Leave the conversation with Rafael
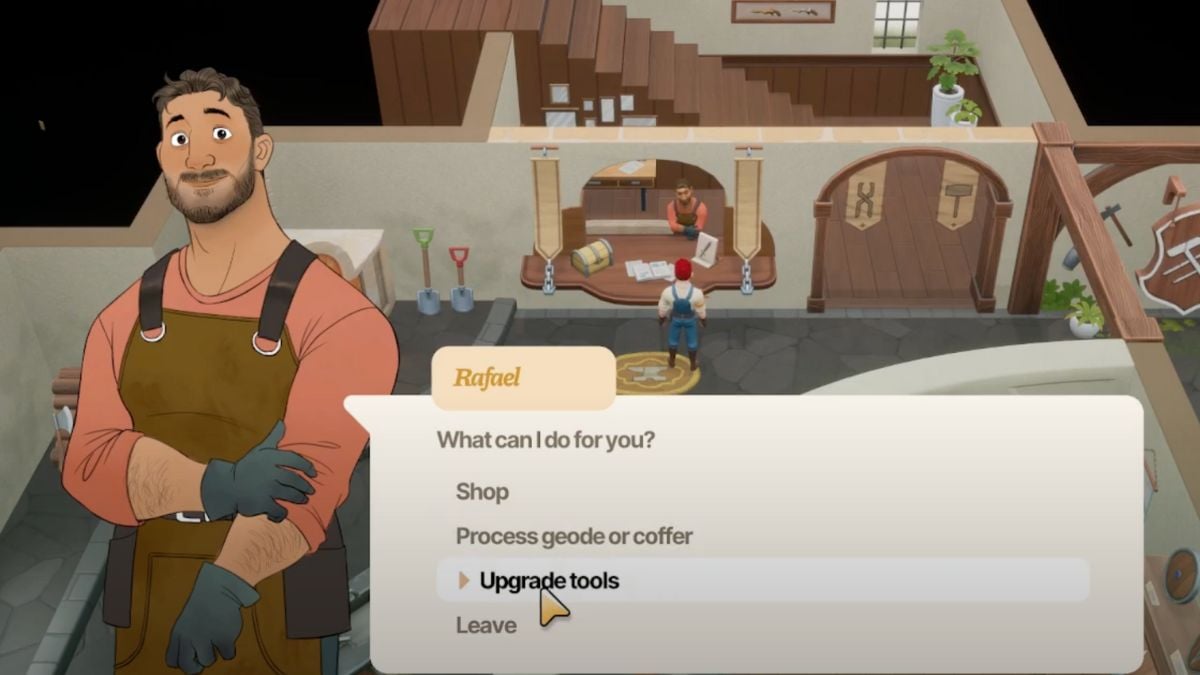 pos(486,625)
